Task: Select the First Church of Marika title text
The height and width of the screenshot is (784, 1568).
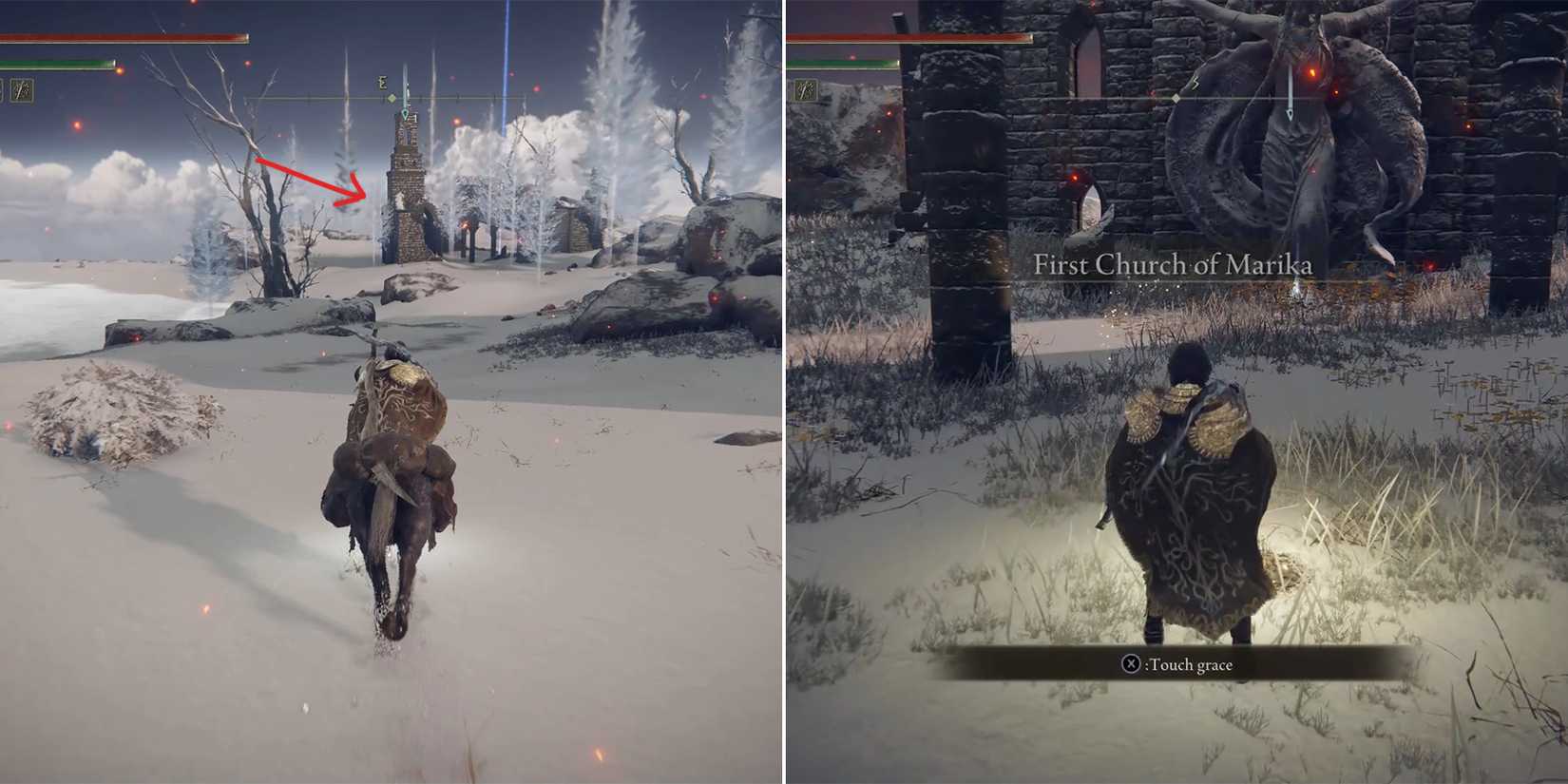Action: [1174, 266]
